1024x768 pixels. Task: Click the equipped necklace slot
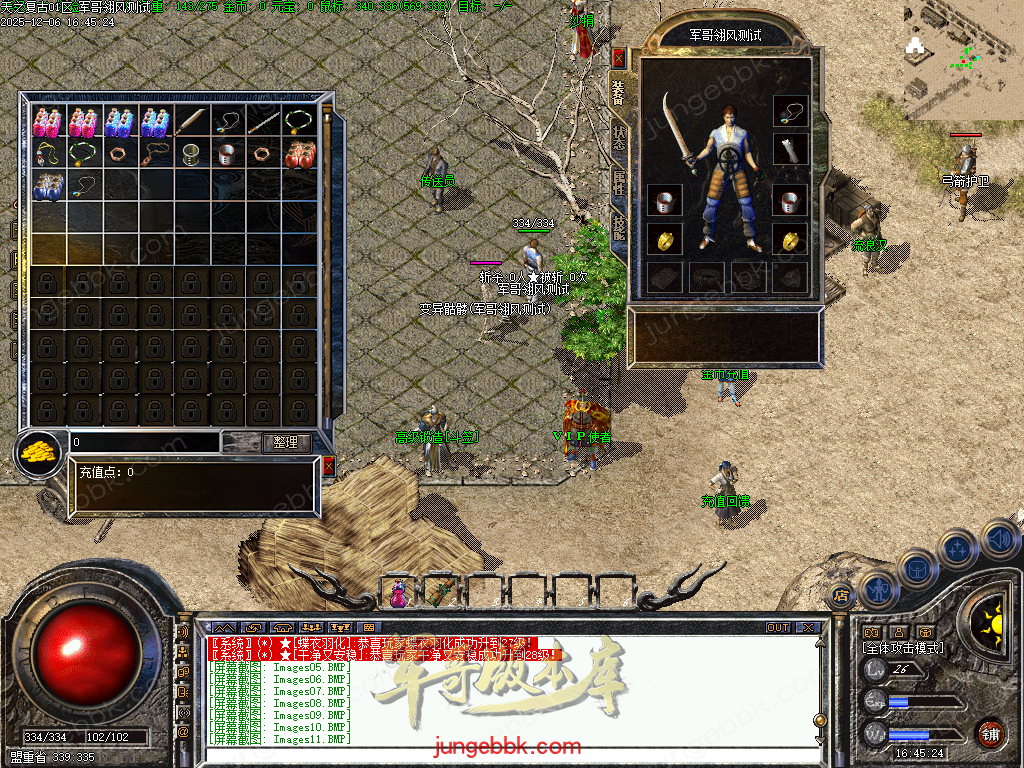point(791,112)
